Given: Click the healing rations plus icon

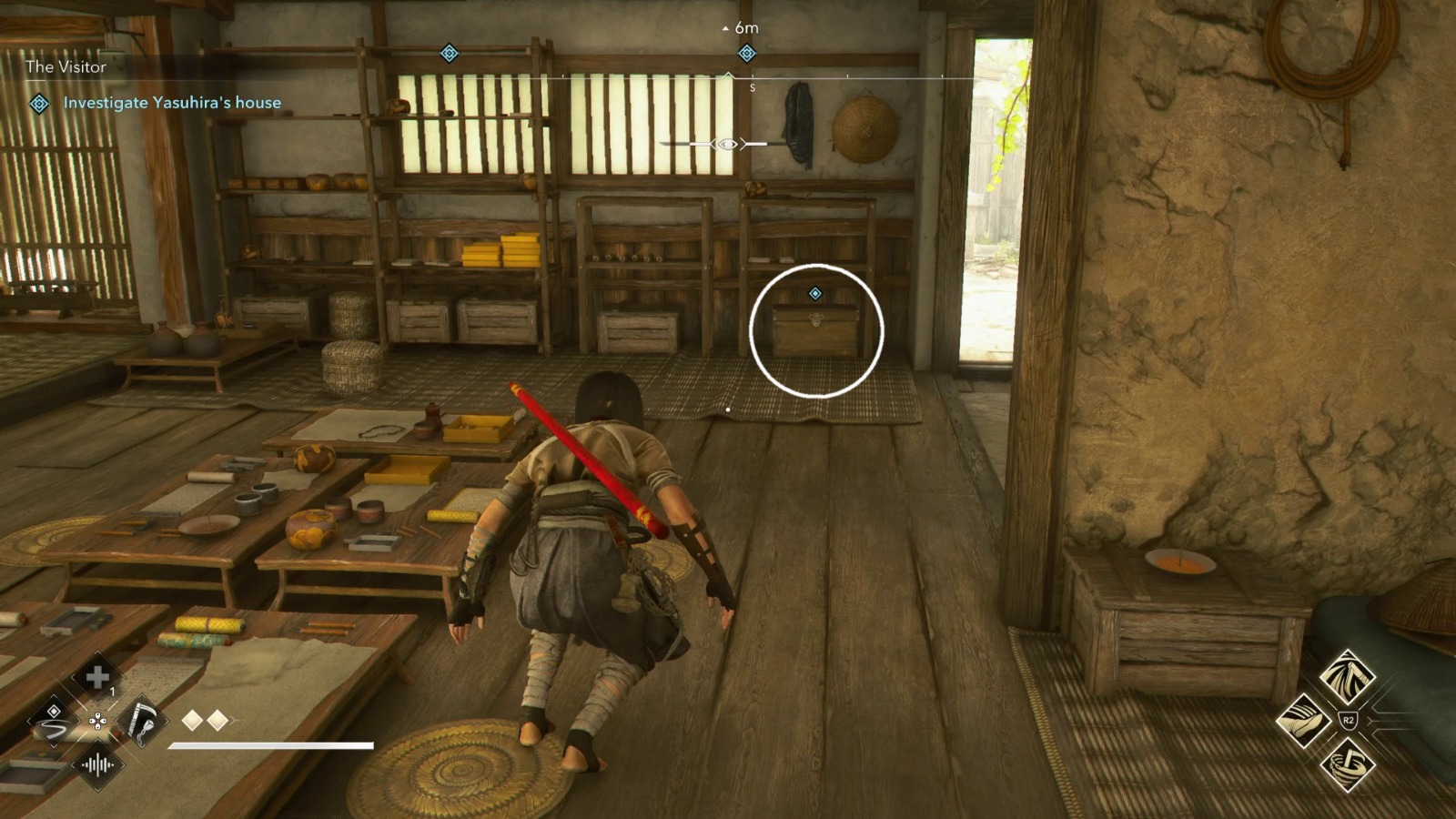Looking at the screenshot, I should point(98,677).
